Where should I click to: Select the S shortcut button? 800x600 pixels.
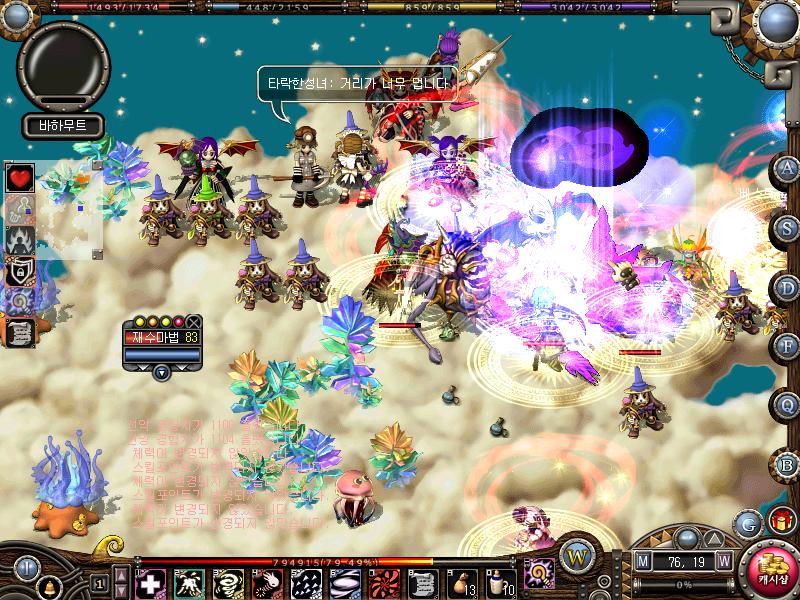click(788, 227)
